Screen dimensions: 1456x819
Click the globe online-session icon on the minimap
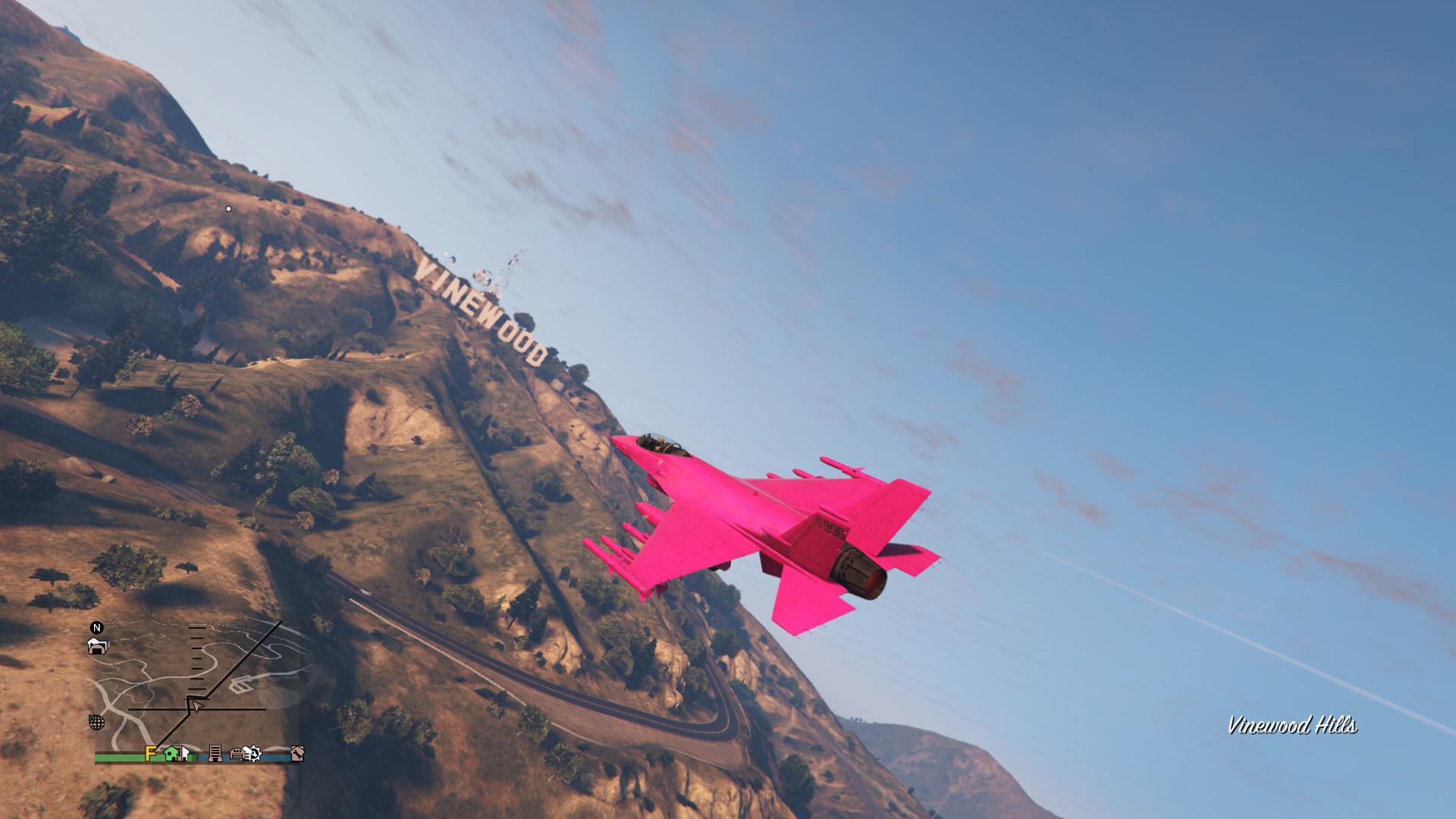coord(97,723)
